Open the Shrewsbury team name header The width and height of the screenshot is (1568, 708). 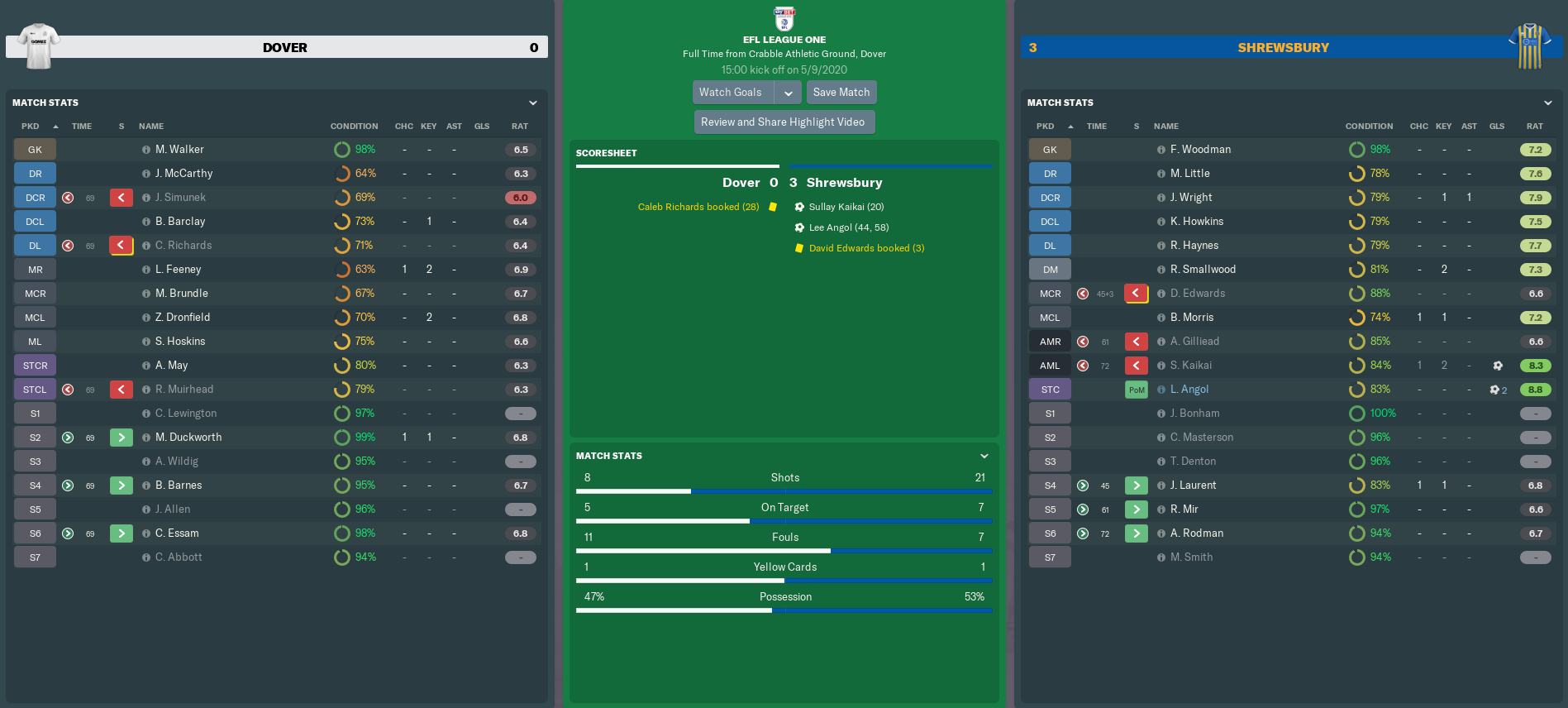click(x=1283, y=48)
